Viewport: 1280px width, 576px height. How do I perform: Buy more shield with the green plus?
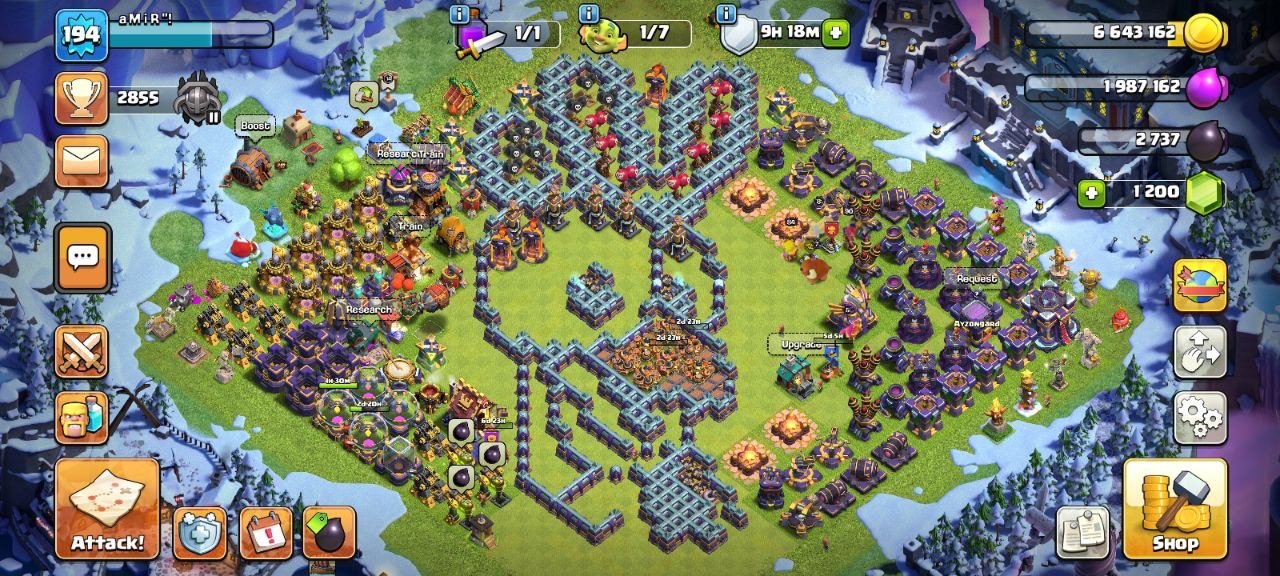click(x=835, y=33)
